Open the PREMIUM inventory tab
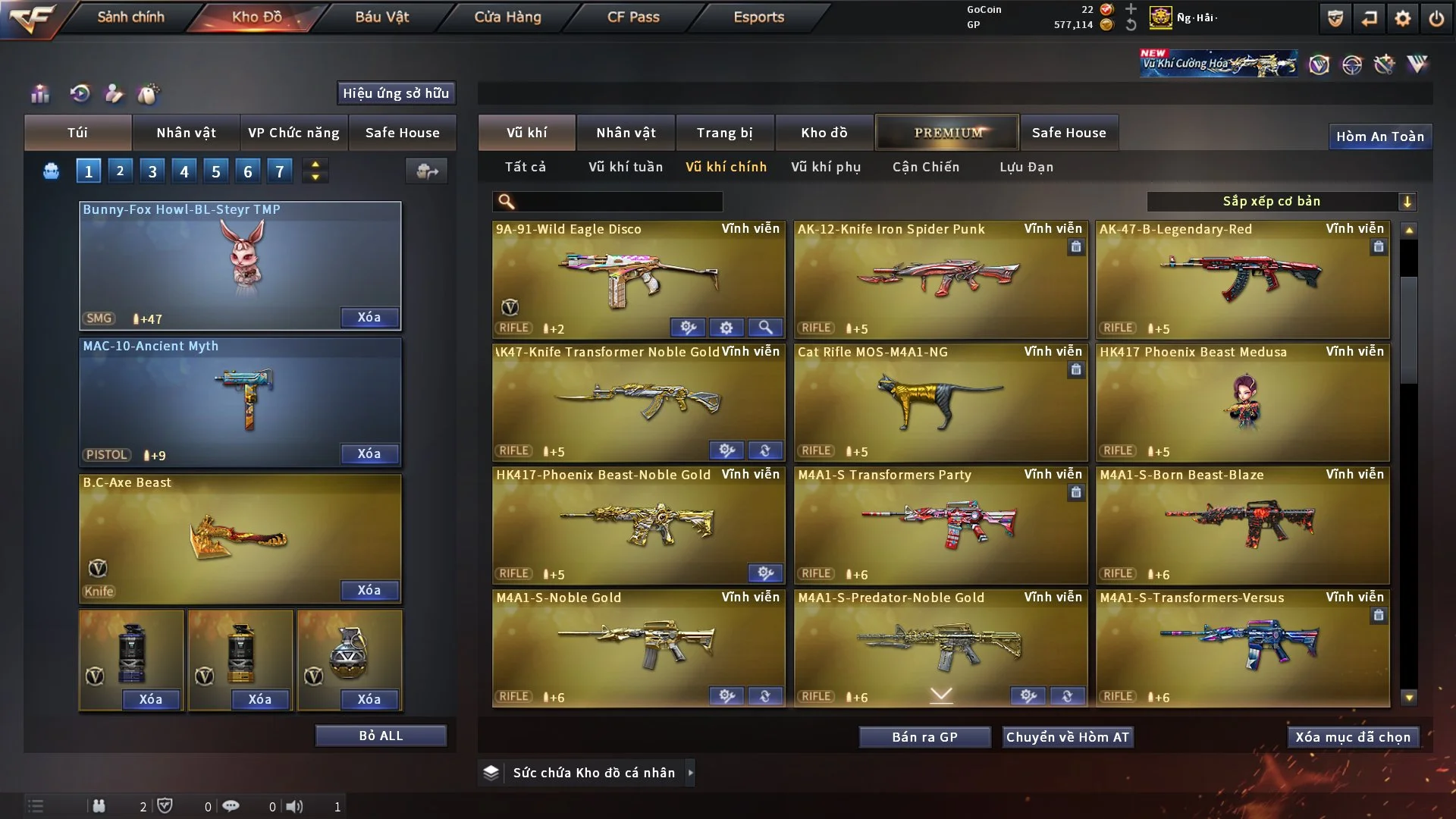Screen dimensions: 1456x819 tap(947, 133)
